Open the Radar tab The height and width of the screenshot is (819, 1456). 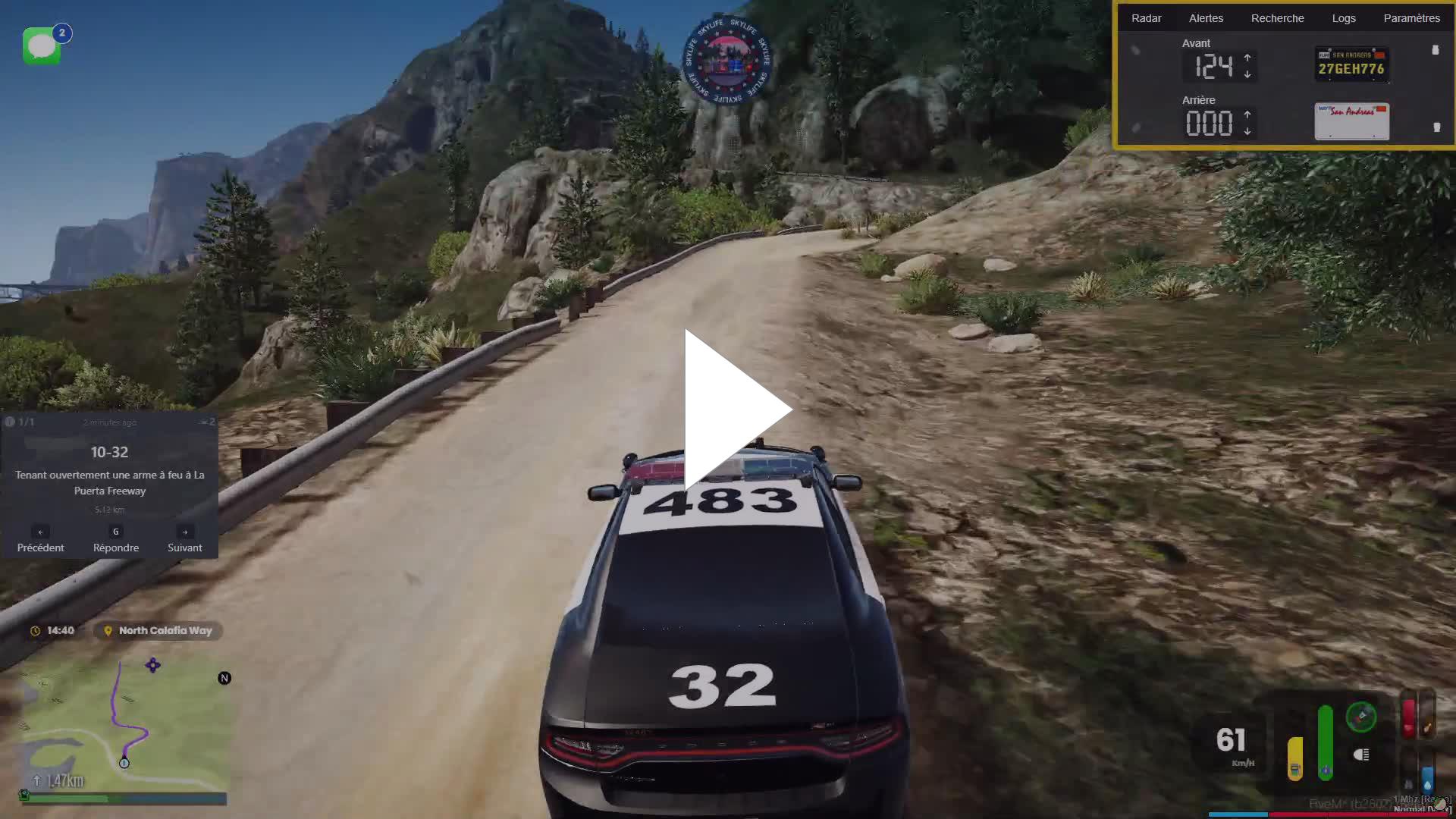pyautogui.click(x=1146, y=18)
